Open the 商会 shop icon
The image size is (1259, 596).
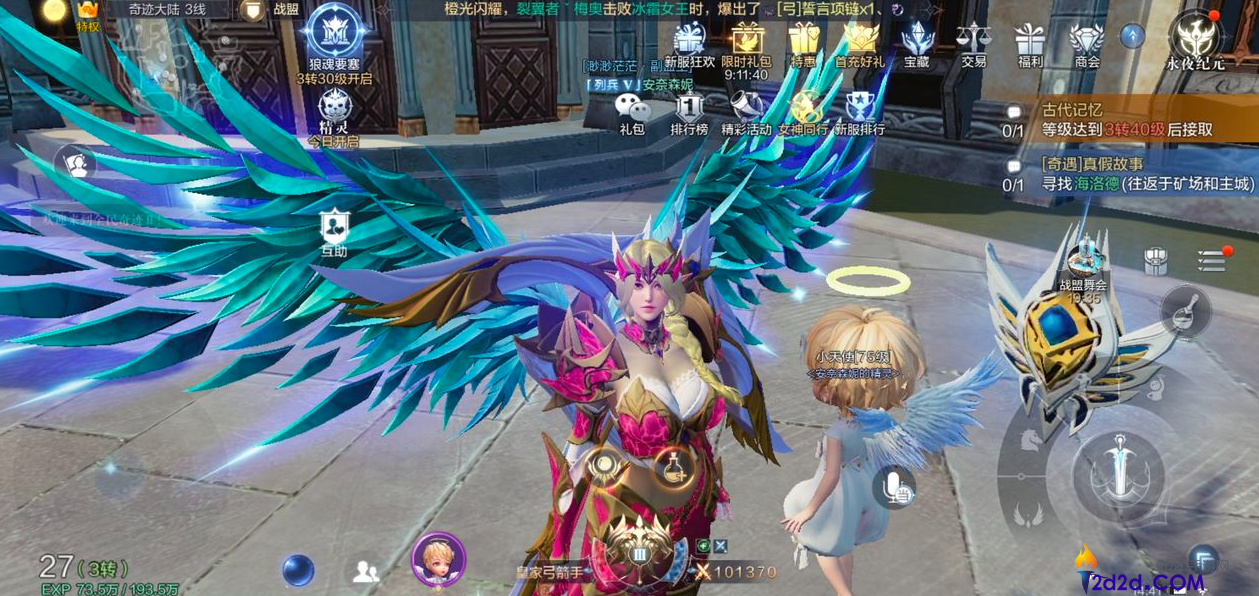pyautogui.click(x=1086, y=44)
